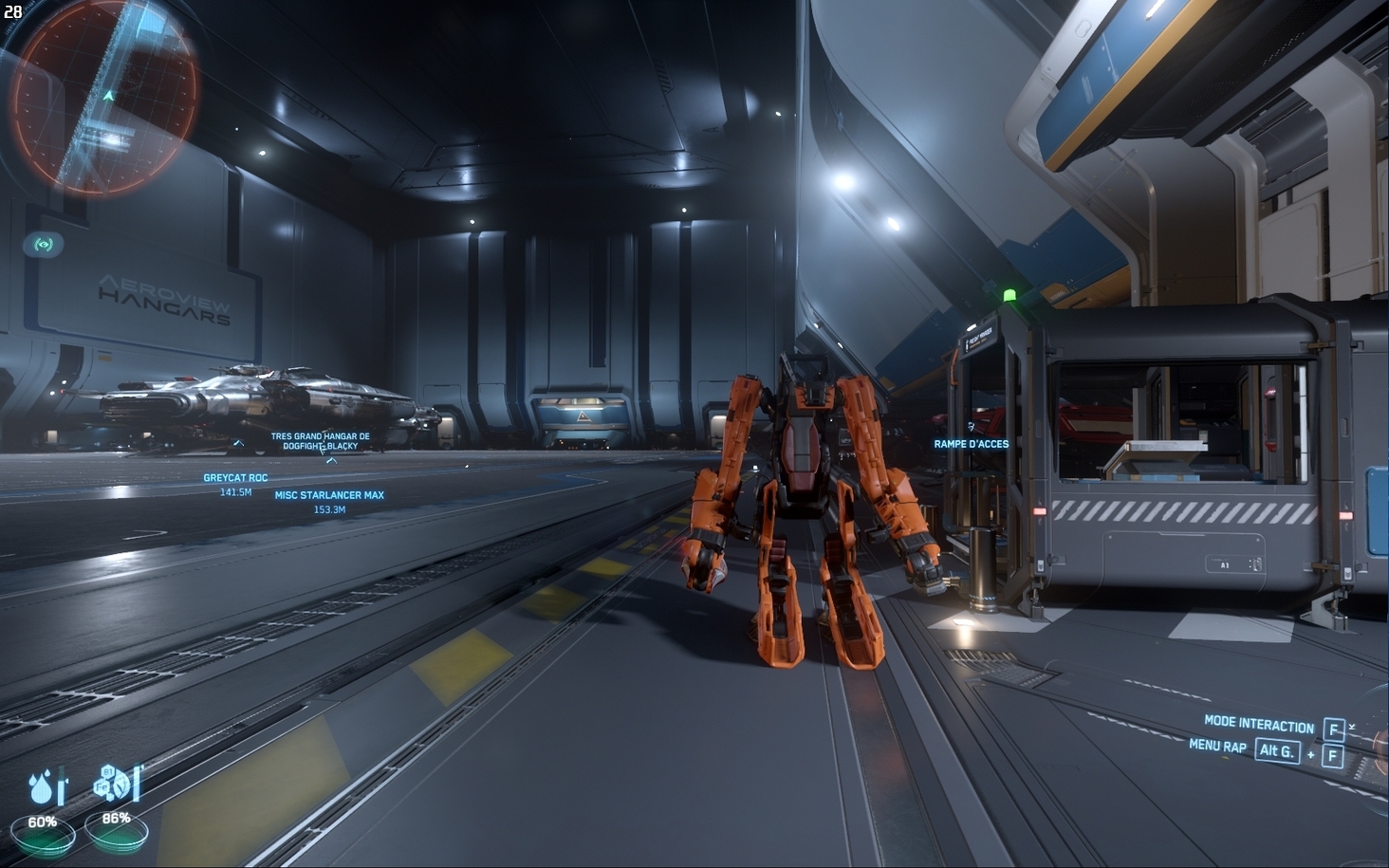Select the Greycat ROC marker

[235, 478]
